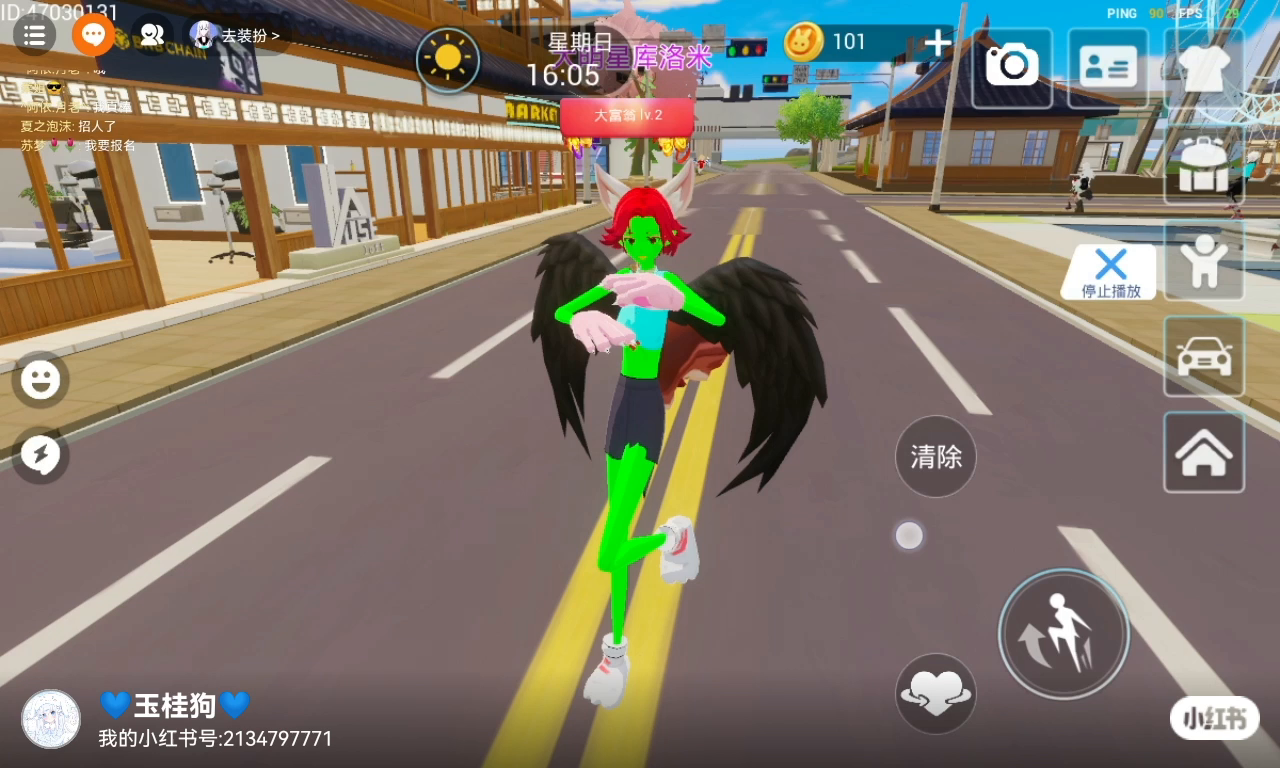Tap the 清除 clear button

click(936, 457)
